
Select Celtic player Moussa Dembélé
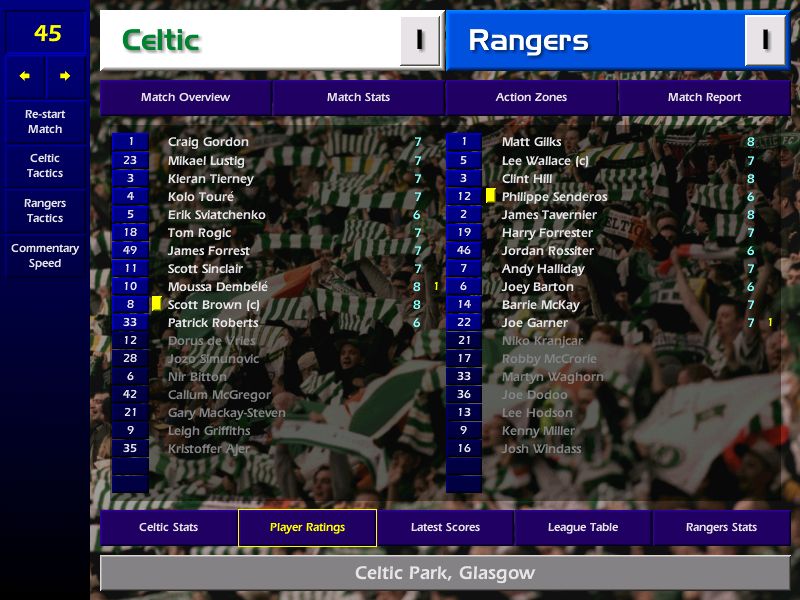click(218, 287)
